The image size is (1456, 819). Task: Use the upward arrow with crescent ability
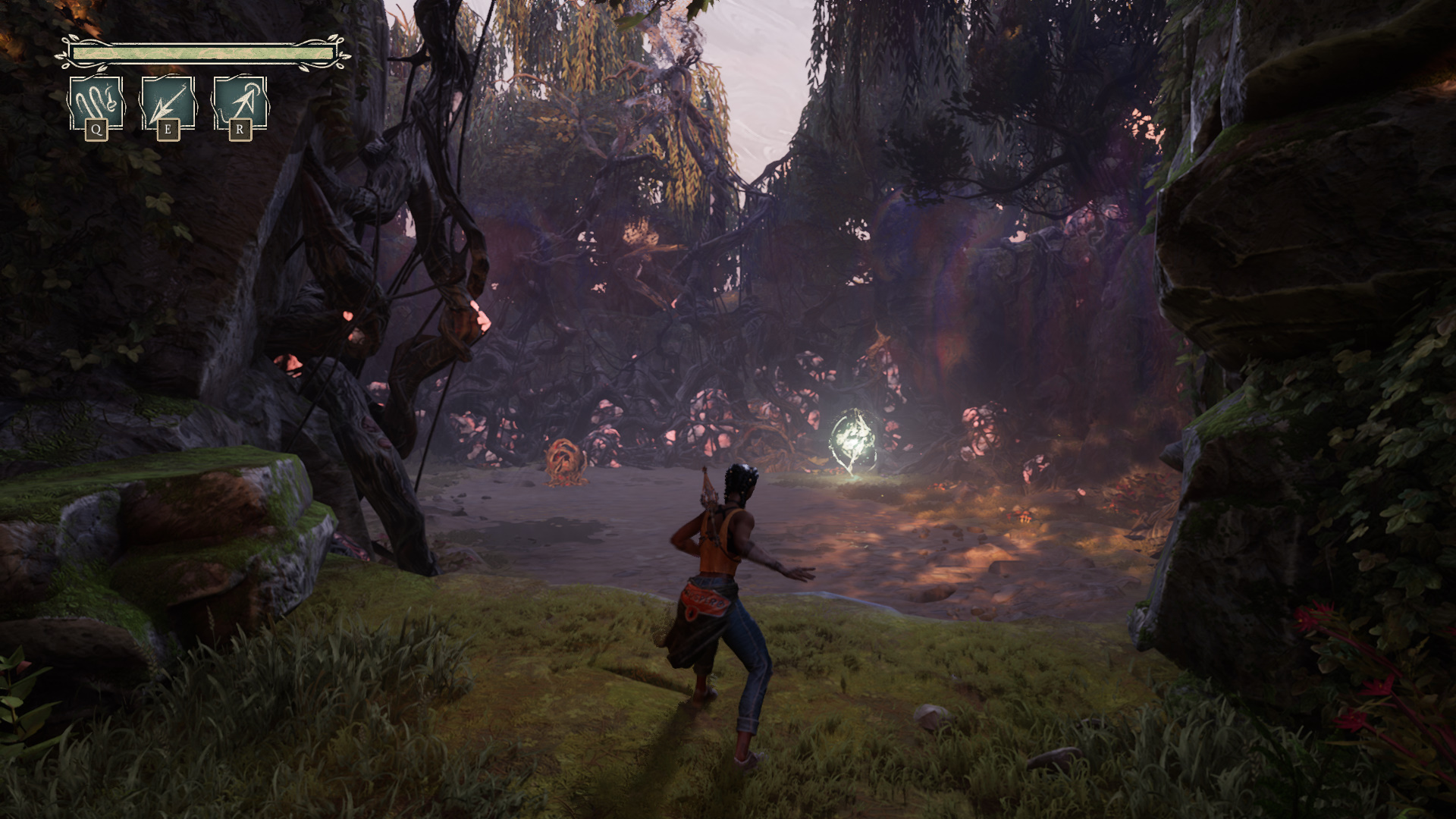point(240,104)
